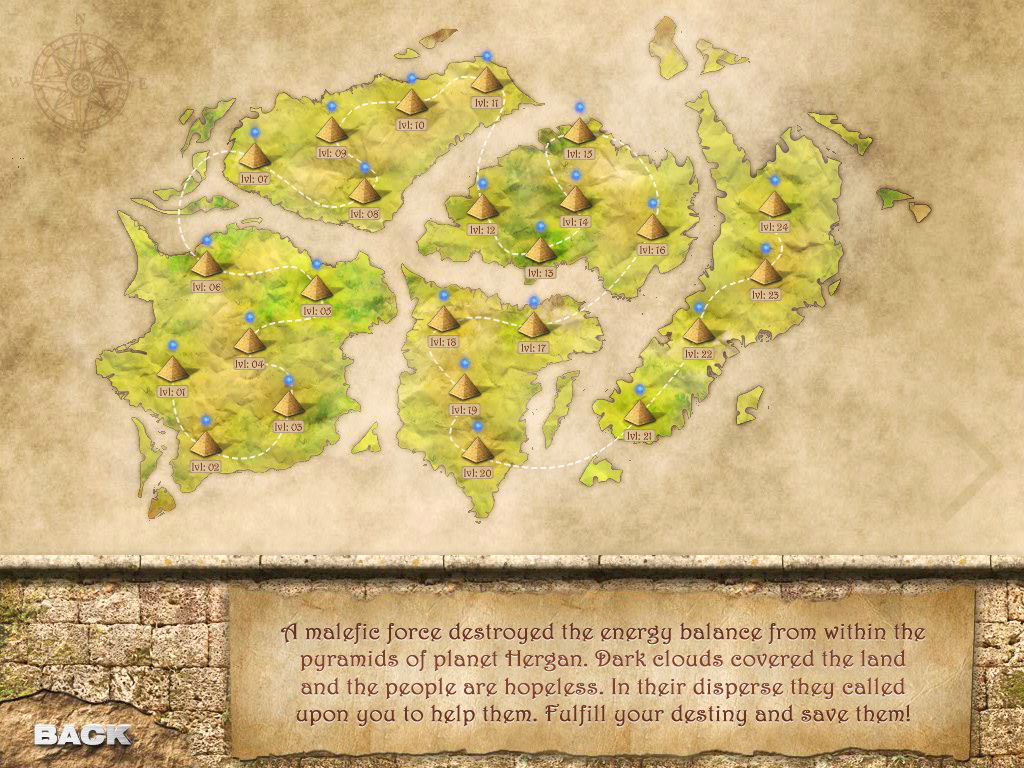The image size is (1024, 768).
Task: Select the lvl: 18 pyramid
Action: coord(443,320)
